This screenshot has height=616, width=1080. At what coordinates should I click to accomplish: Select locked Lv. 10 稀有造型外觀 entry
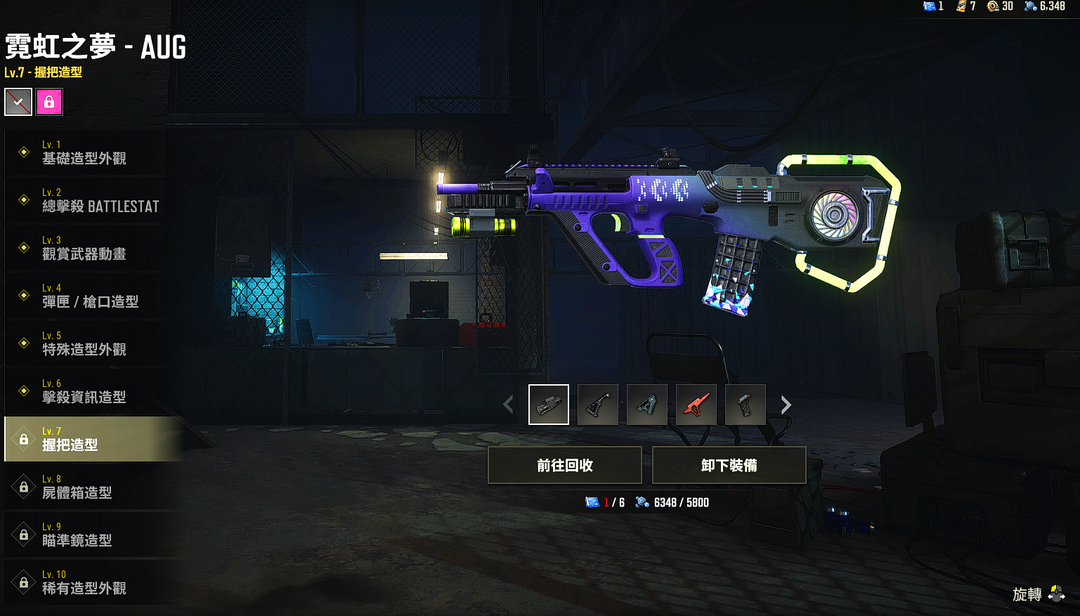pyautogui.click(x=90, y=583)
